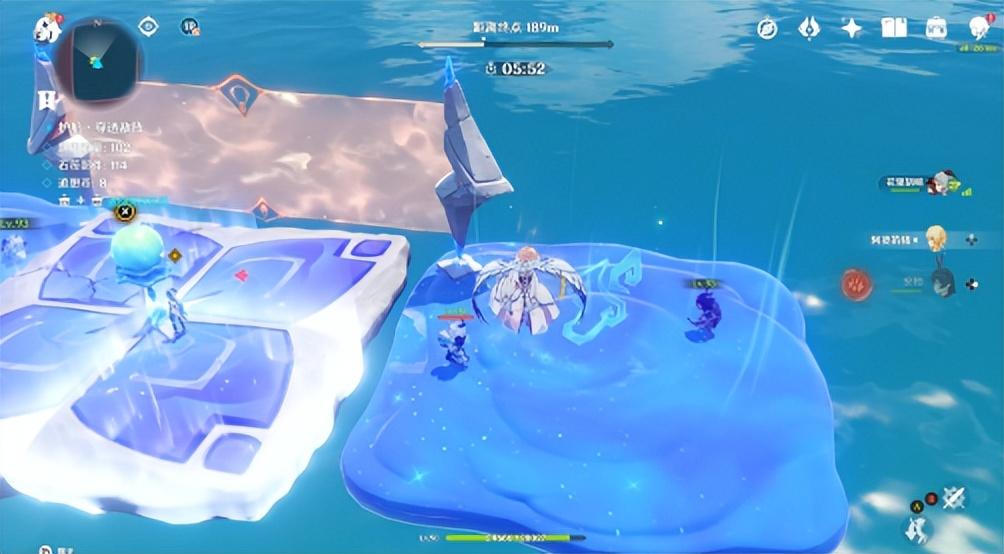1004x554 pixels.
Task: Open the quest exclamation marker icon
Action: (x=45, y=99)
